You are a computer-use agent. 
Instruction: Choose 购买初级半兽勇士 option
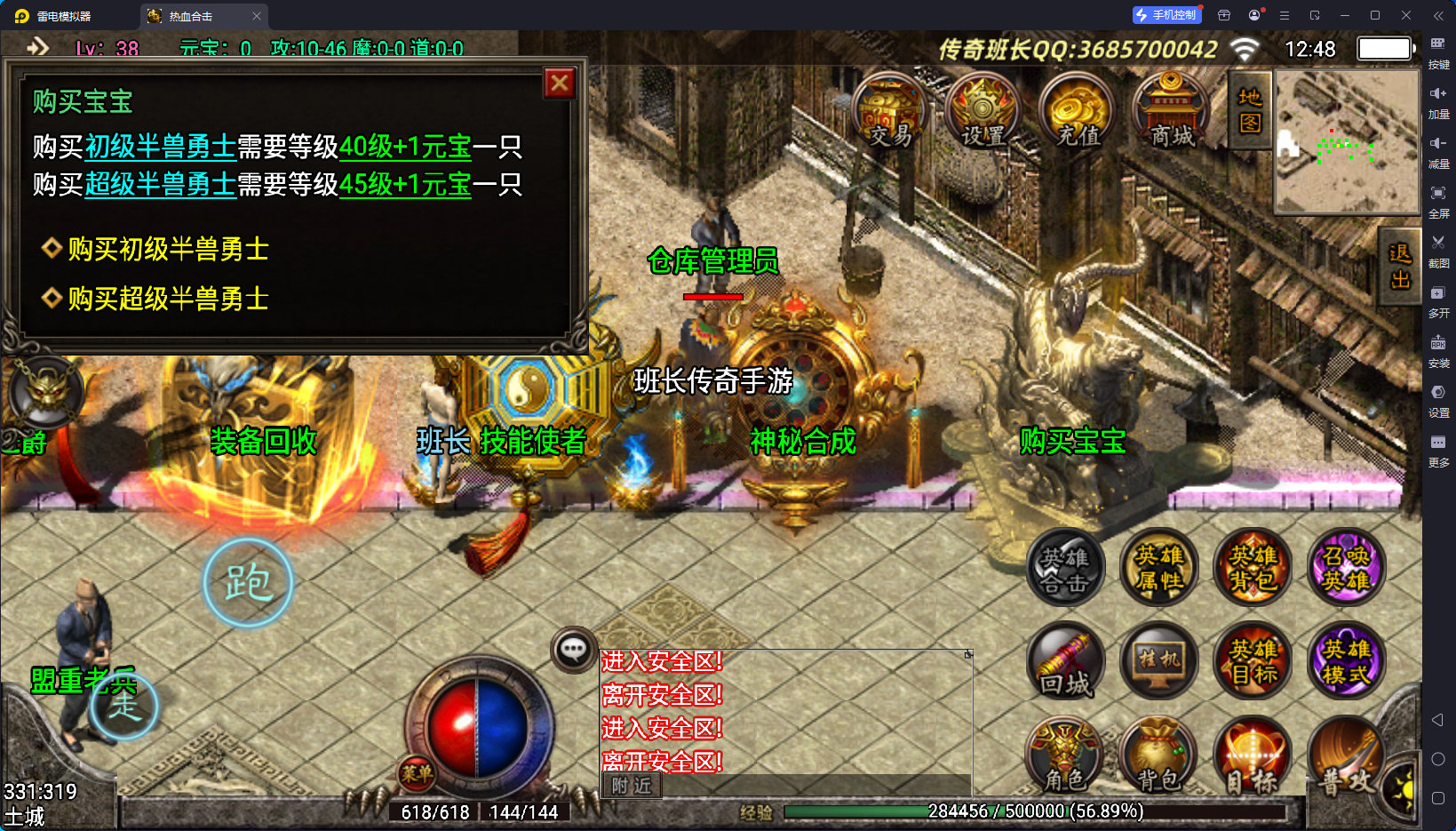click(x=167, y=249)
